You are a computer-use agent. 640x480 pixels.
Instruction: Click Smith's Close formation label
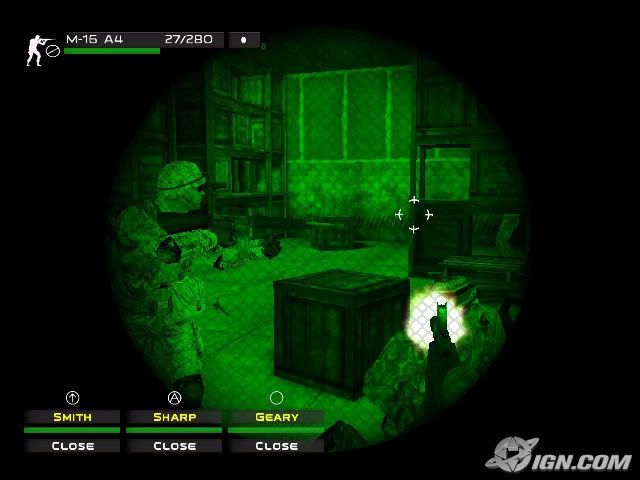pos(72,446)
